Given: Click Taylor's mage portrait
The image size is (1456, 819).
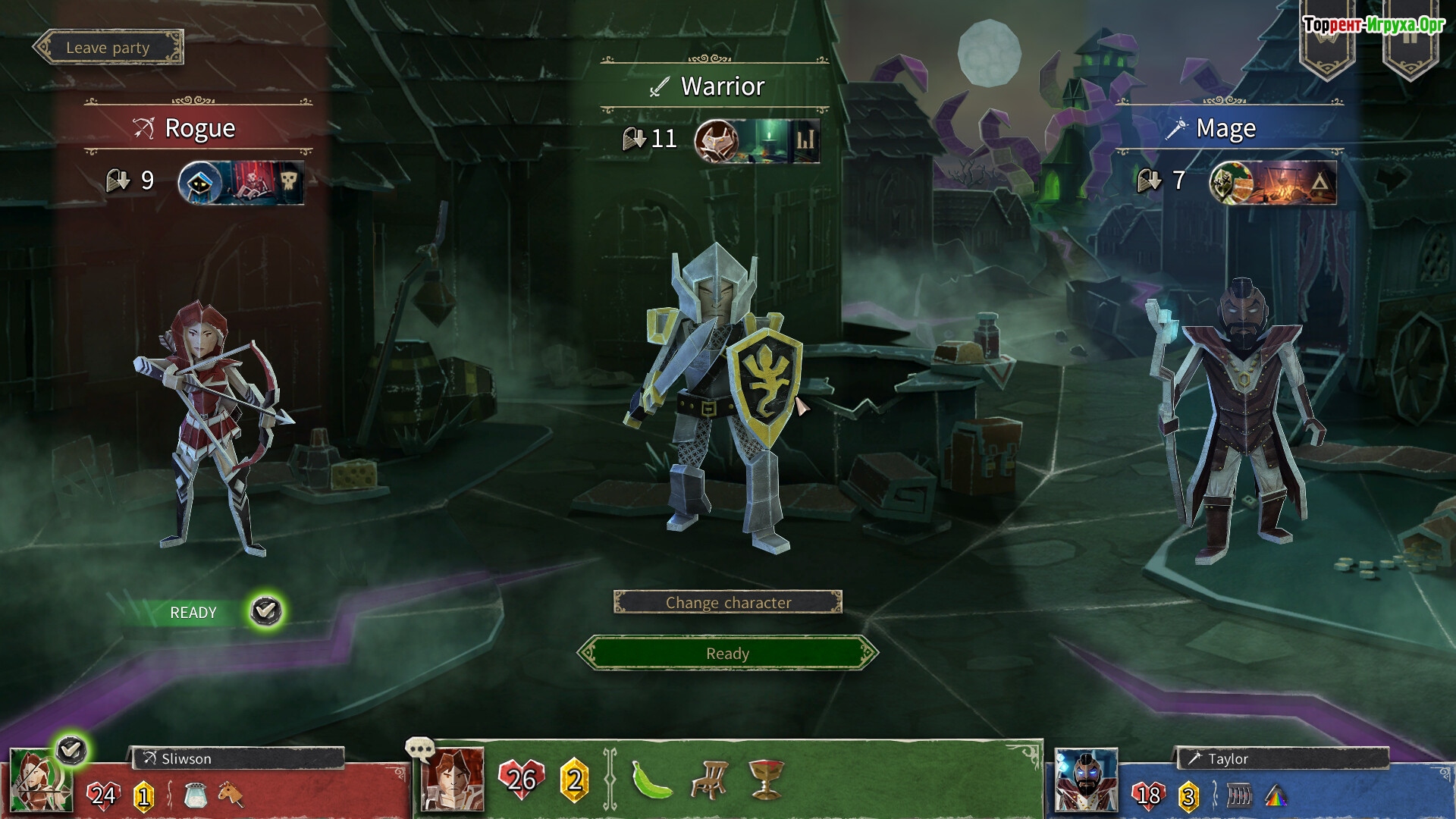Looking at the screenshot, I should pyautogui.click(x=1086, y=781).
